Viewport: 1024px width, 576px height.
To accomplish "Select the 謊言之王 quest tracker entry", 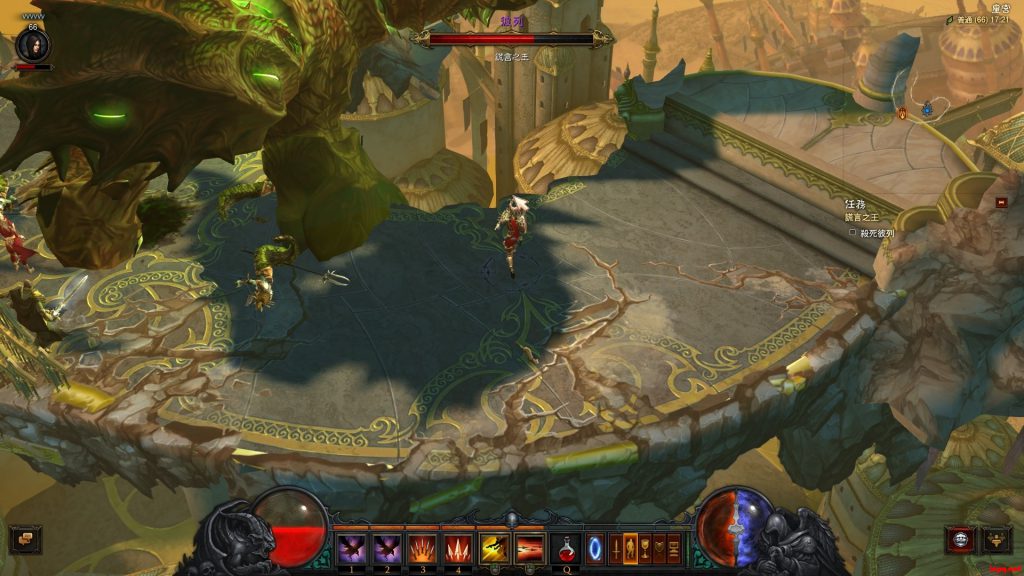I will click(860, 217).
